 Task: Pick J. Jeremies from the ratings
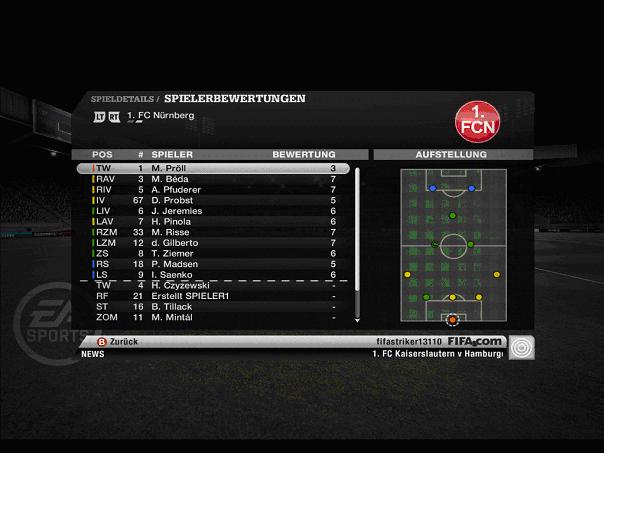(214, 211)
